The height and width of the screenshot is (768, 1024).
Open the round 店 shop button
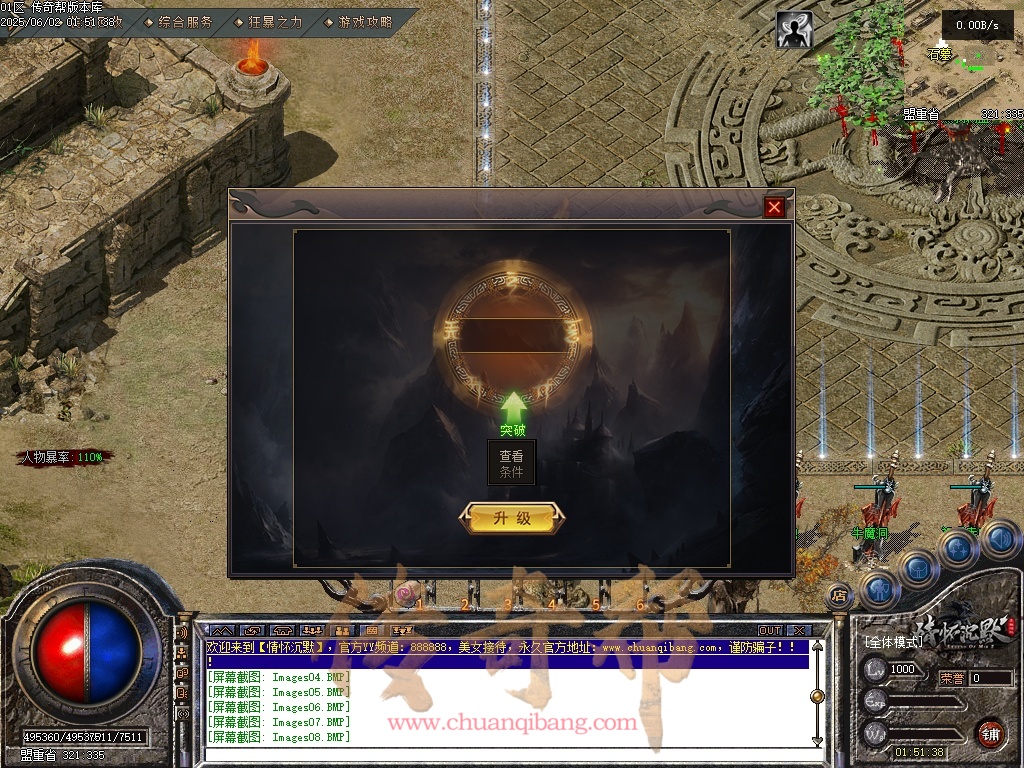pyautogui.click(x=838, y=595)
